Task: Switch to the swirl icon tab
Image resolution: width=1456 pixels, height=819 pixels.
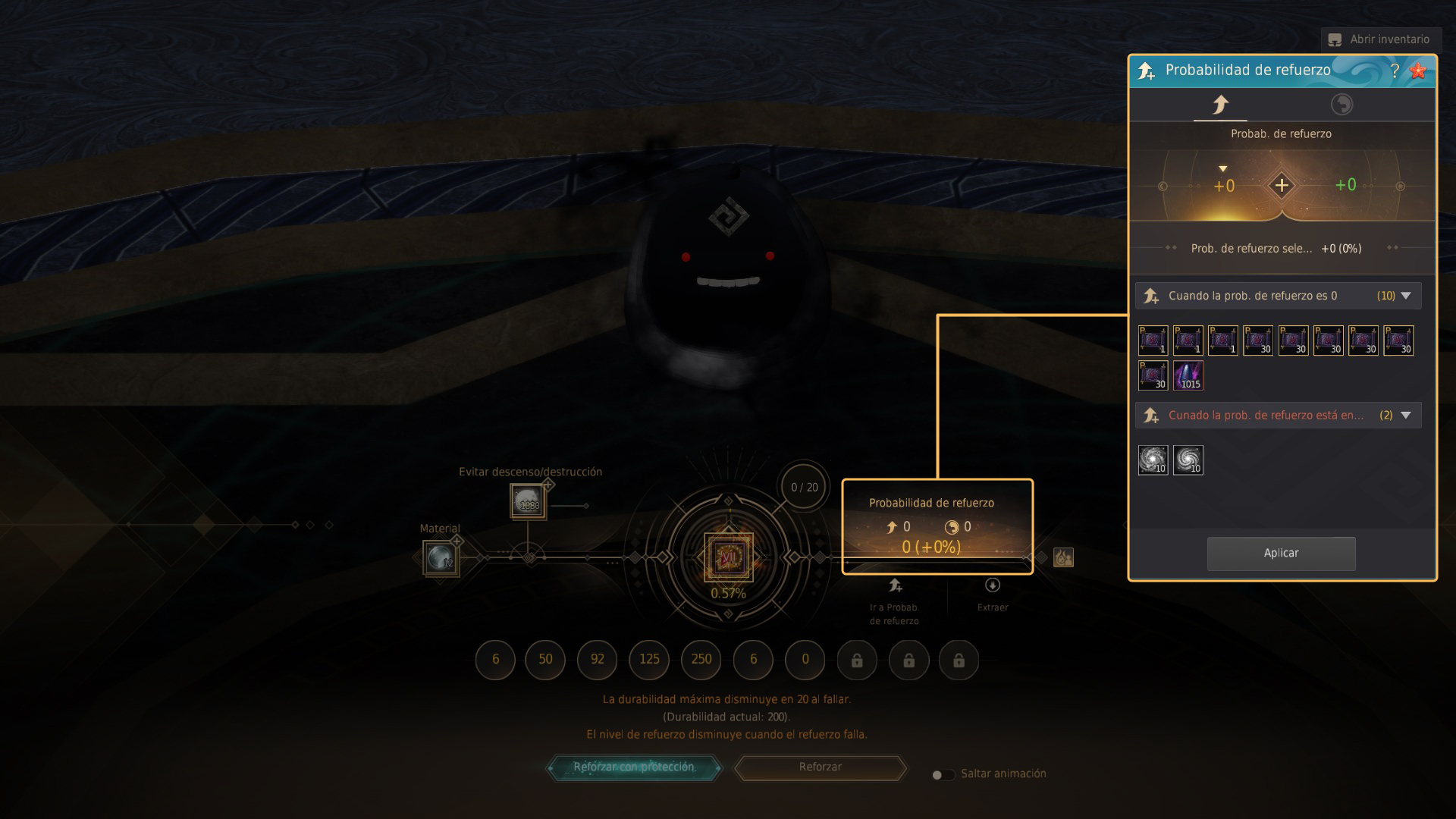Action: tap(1341, 105)
